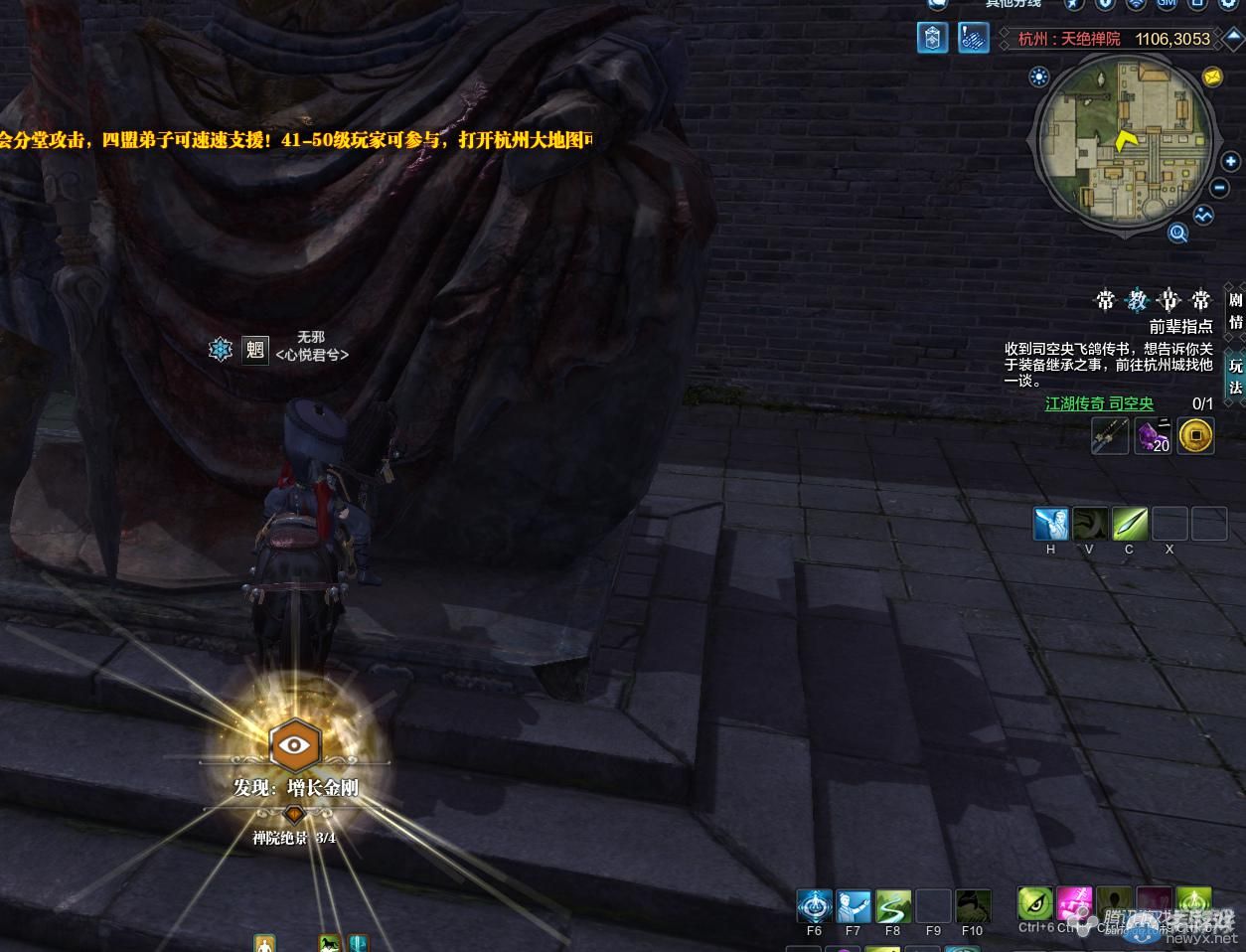Use the F7 pointing figure skill
Screen dimensions: 1246x952
(x=854, y=906)
